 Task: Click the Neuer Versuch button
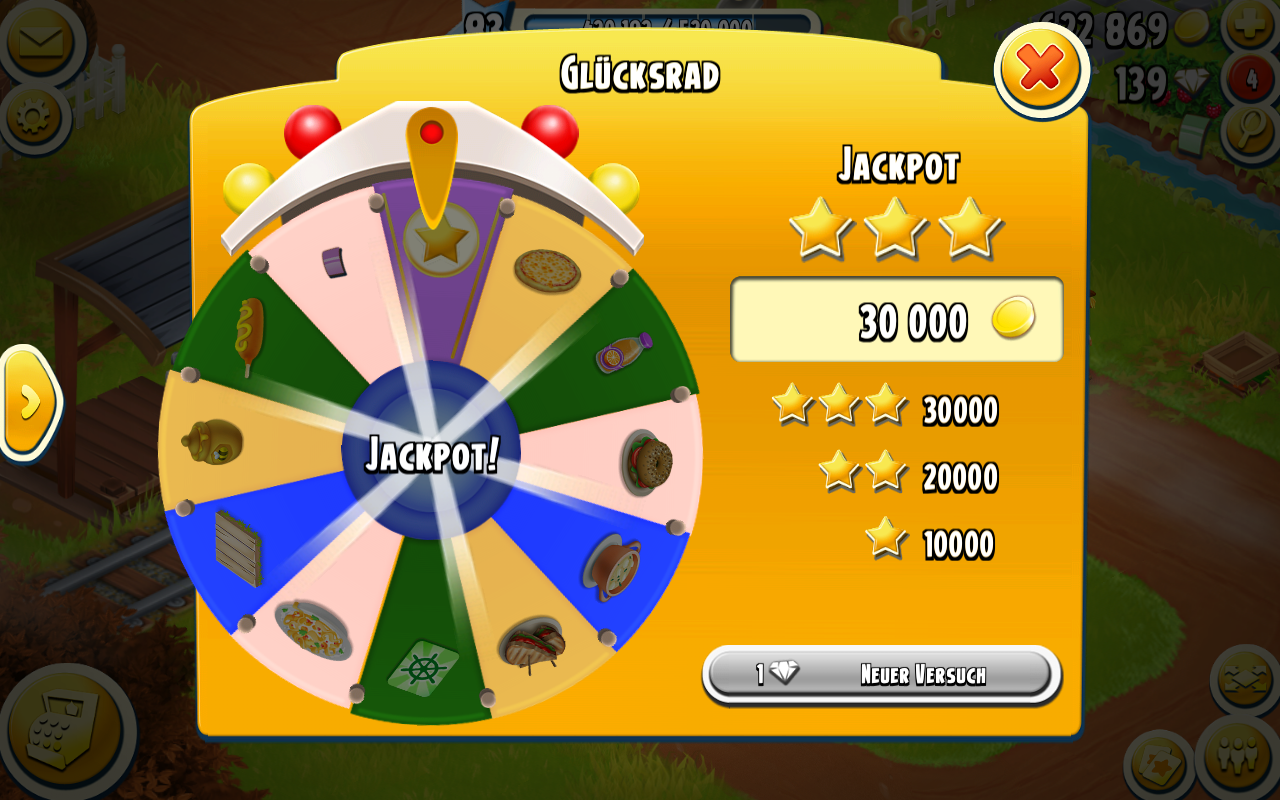(882, 674)
